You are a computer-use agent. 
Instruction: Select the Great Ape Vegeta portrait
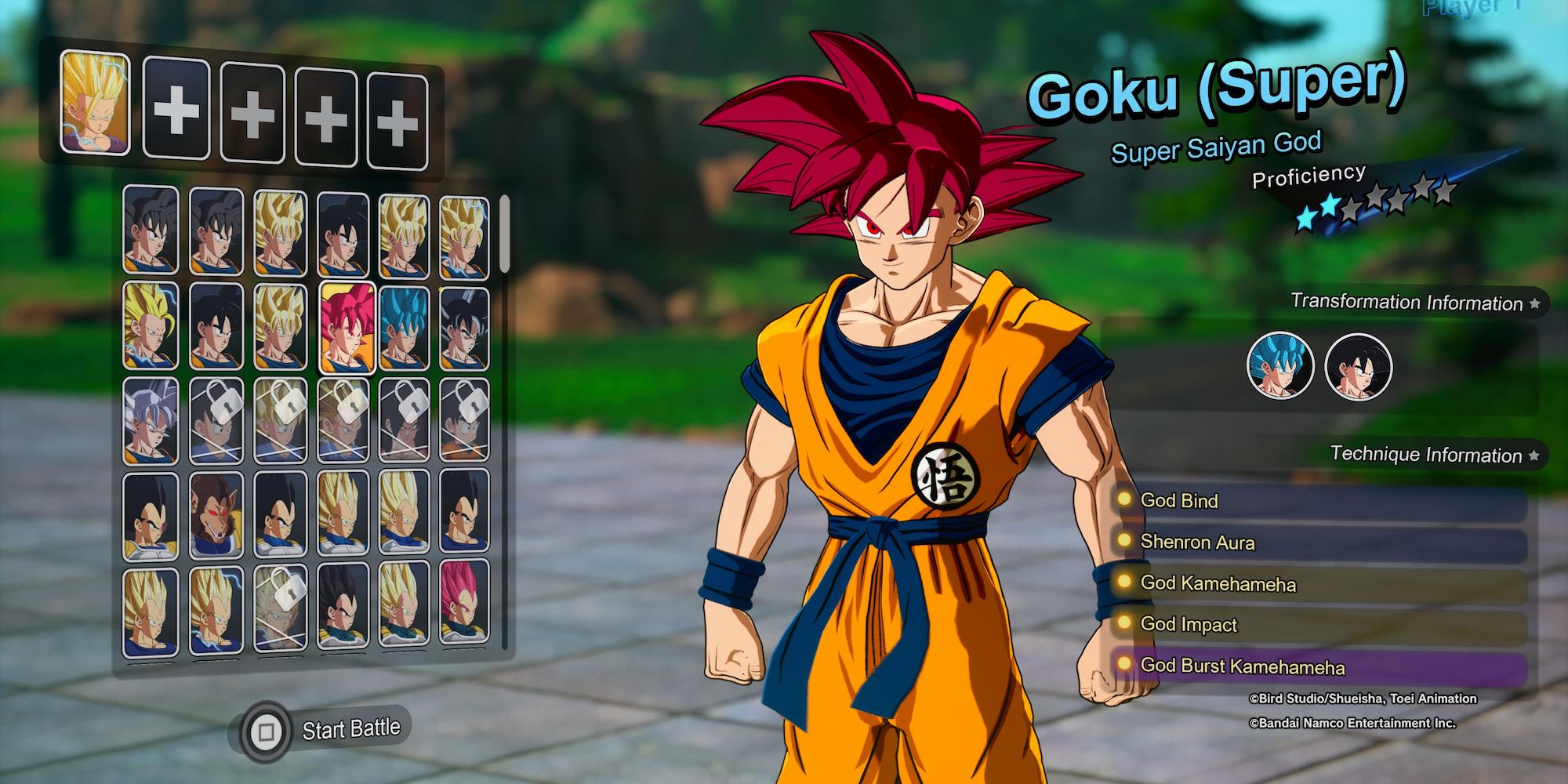coord(217,514)
